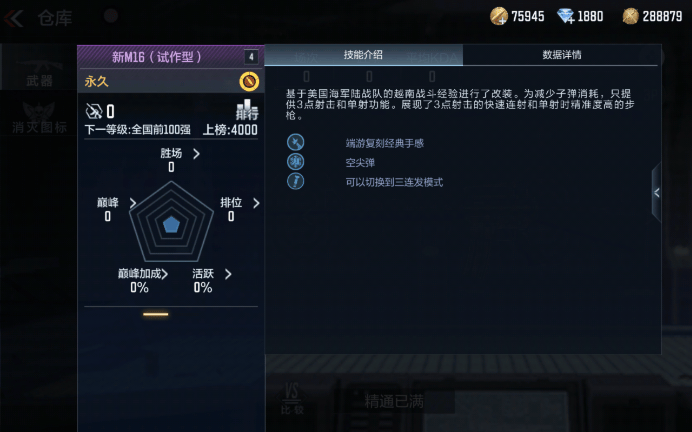Click the collapse arrow on the right edge
This screenshot has height=432, width=692.
pos(656,193)
